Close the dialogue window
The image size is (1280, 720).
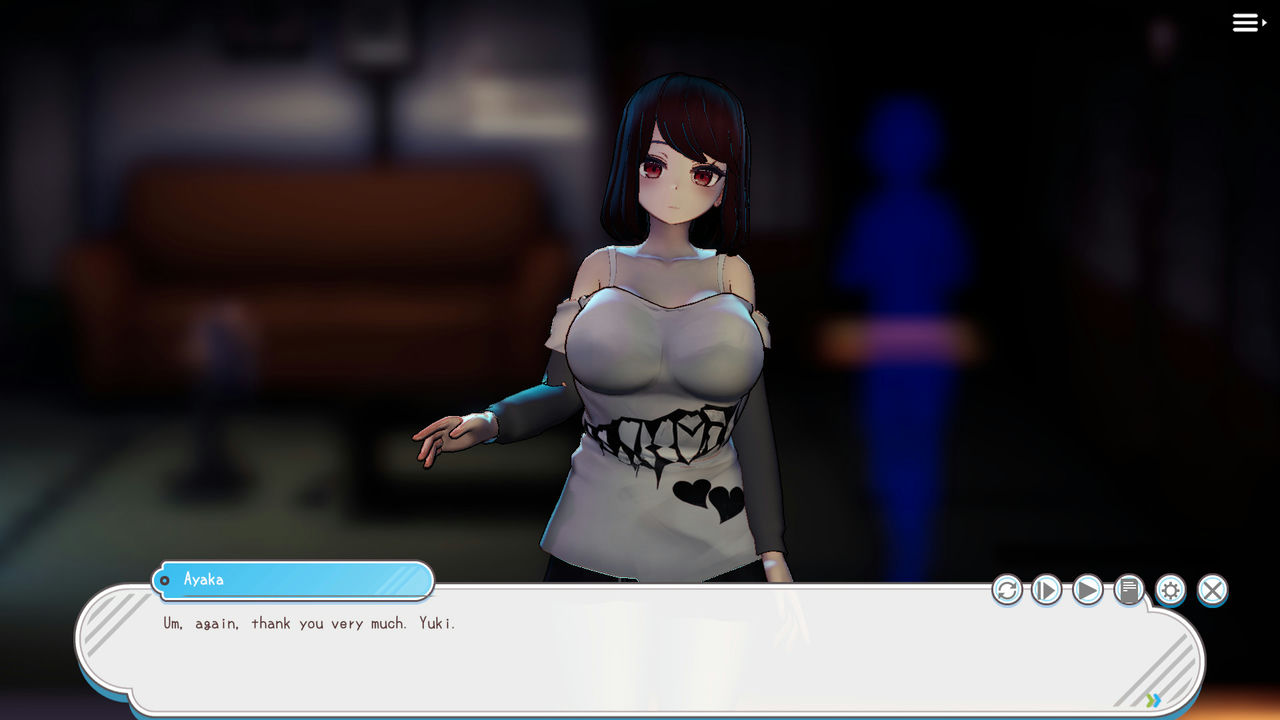point(1212,590)
